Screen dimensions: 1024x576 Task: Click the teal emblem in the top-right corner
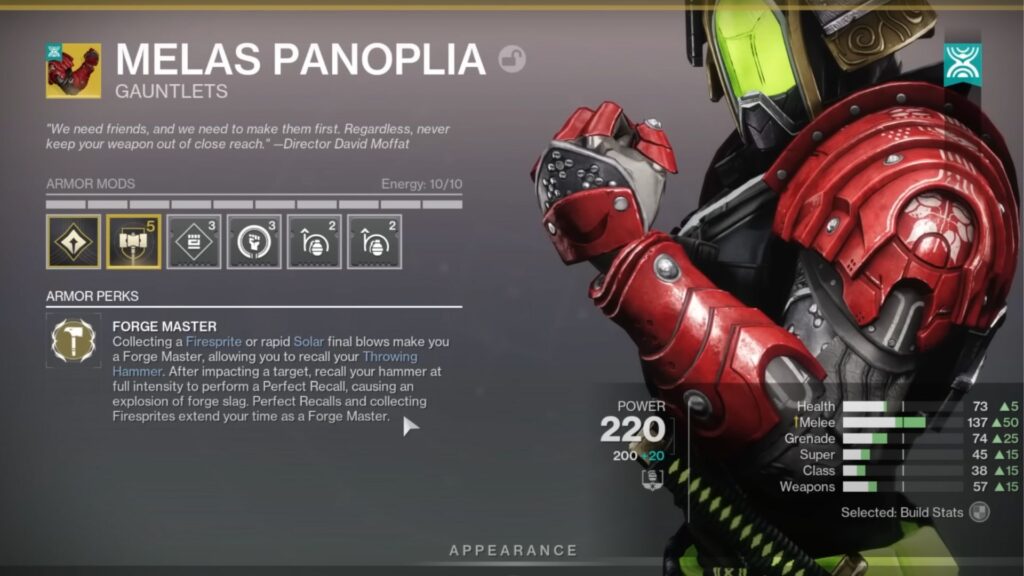963,64
